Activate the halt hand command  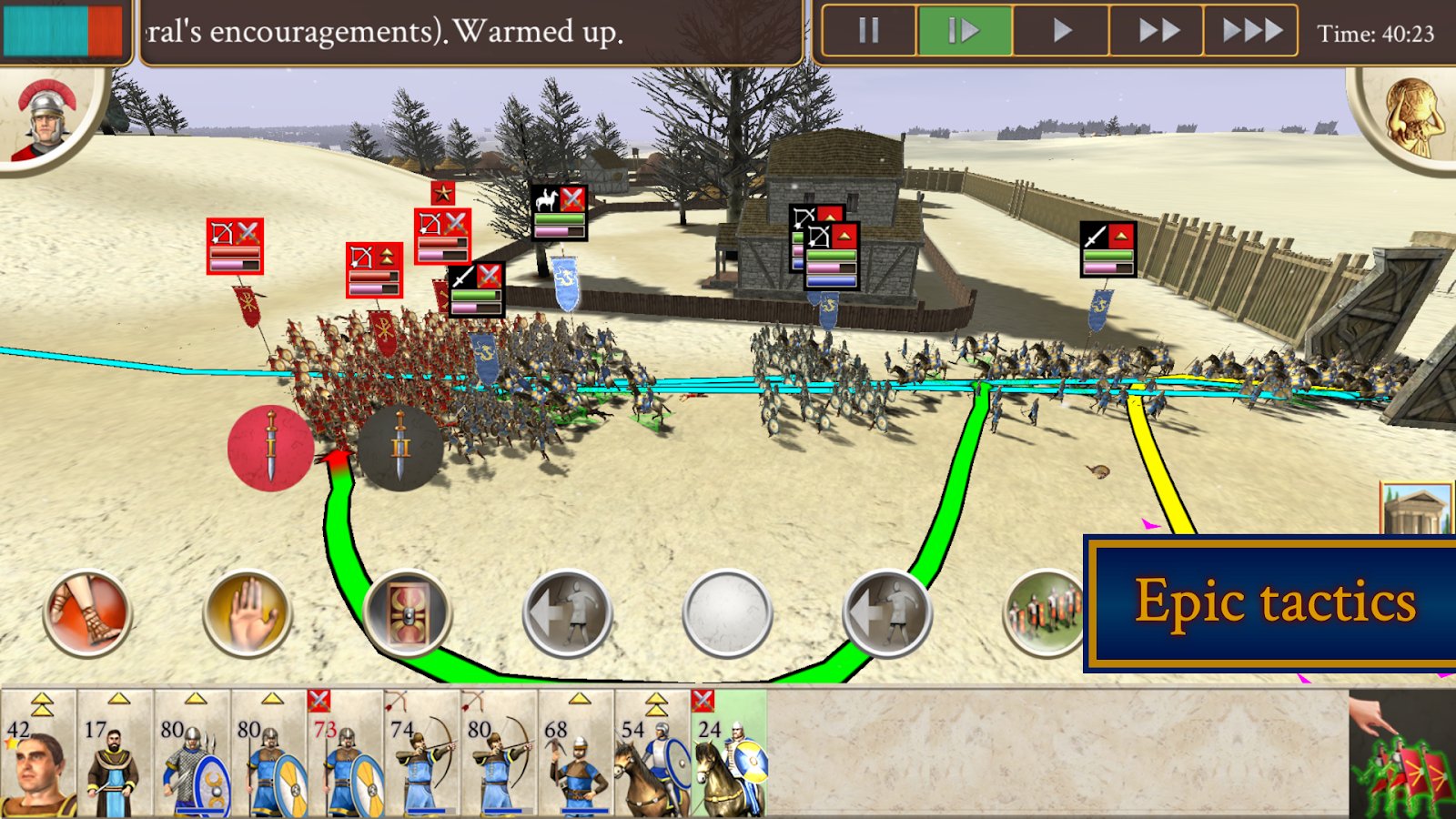click(247, 614)
